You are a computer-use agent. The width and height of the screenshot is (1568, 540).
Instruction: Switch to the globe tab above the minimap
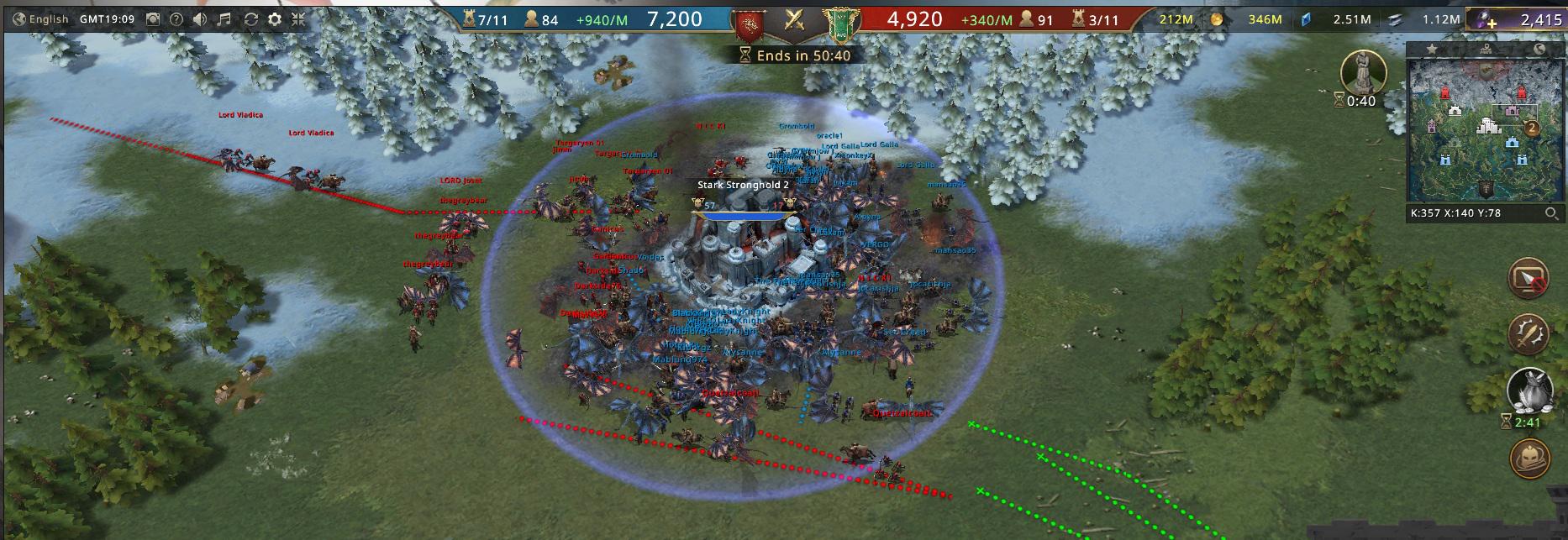click(1539, 49)
